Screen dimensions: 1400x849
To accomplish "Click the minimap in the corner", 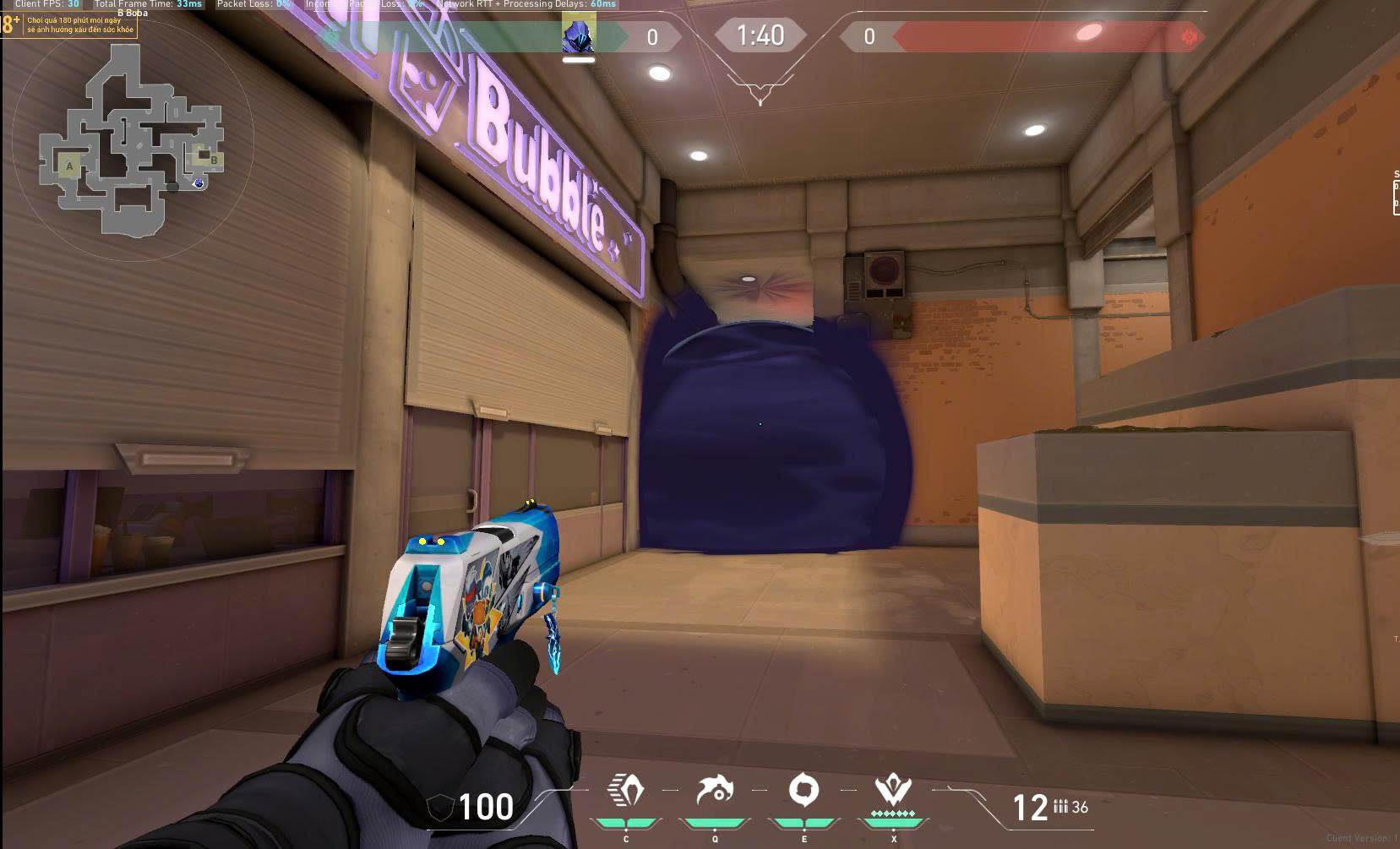I will click(132, 140).
